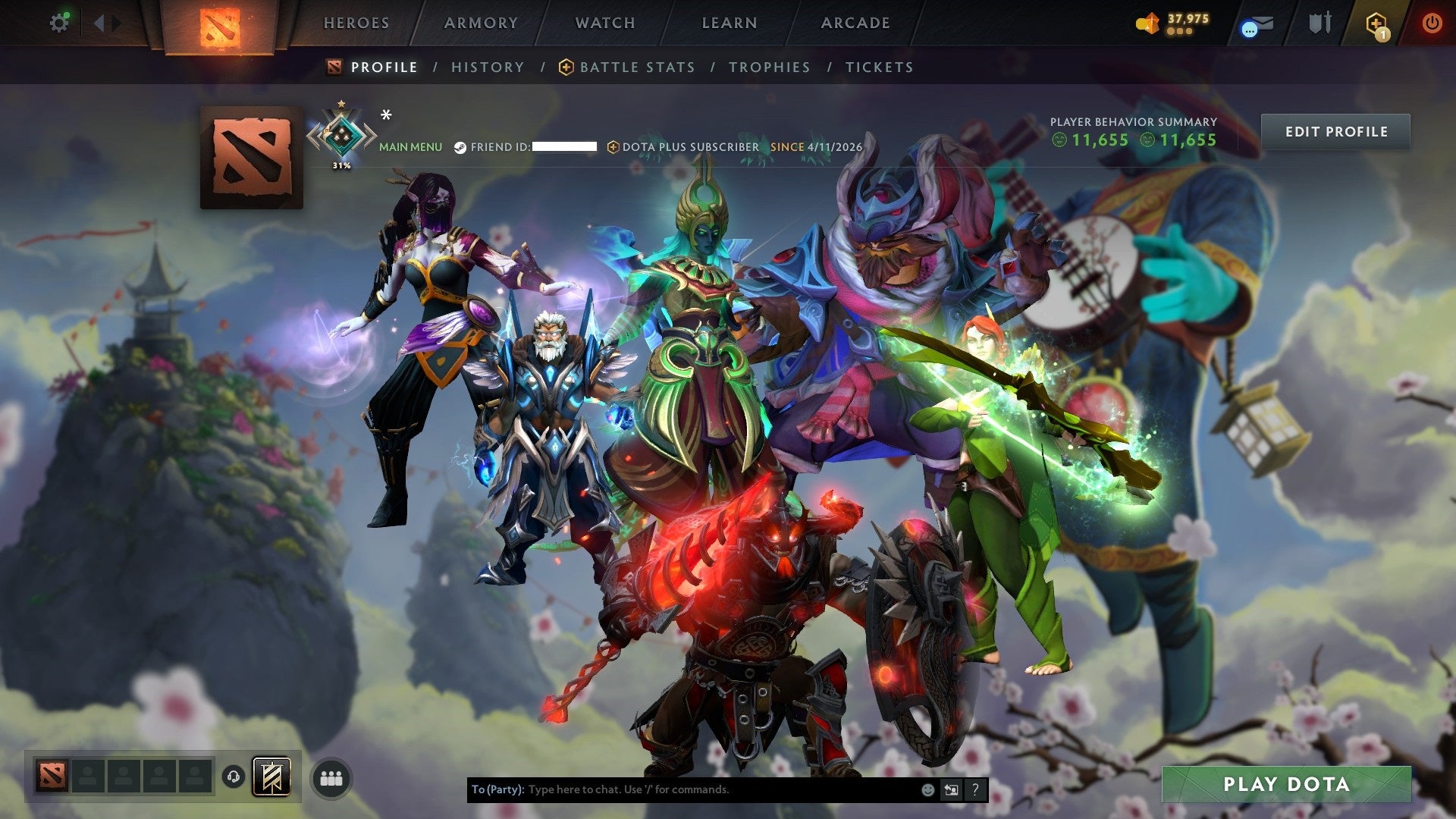Open the emoticon picker in the chat bar
The image size is (1456, 819).
tap(927, 789)
